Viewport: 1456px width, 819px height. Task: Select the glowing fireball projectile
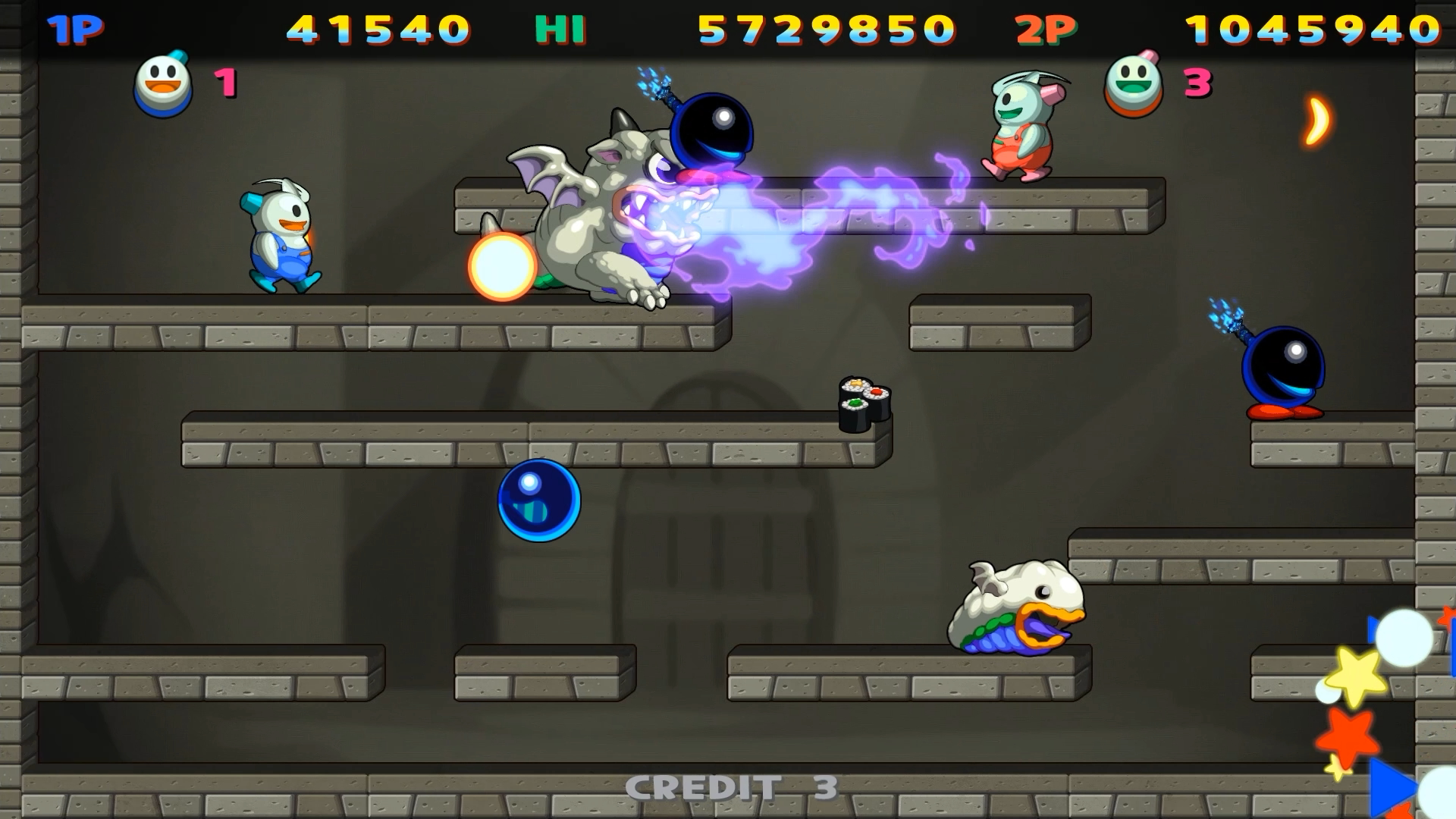[500, 265]
